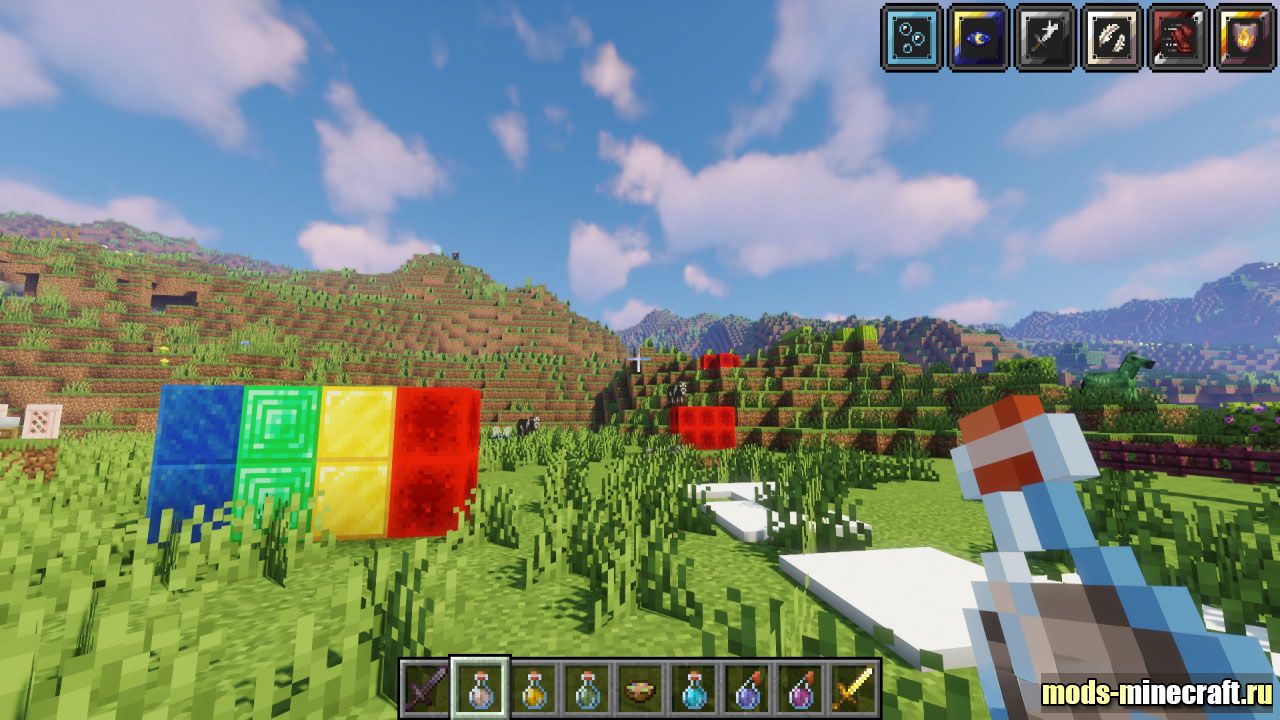Click the white feathers effect icon
The image size is (1280, 720).
(x=1112, y=38)
